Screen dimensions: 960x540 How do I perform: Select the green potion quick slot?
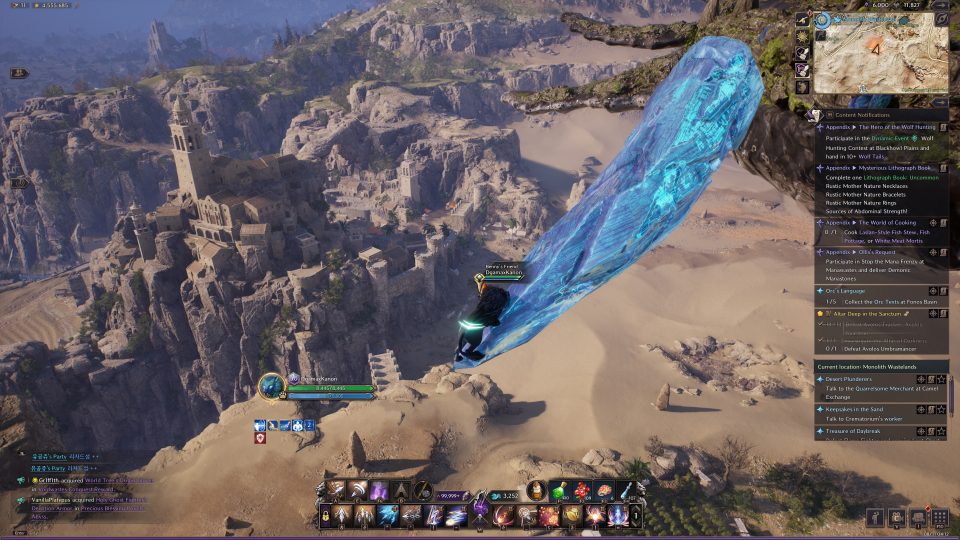pyautogui.click(x=563, y=490)
